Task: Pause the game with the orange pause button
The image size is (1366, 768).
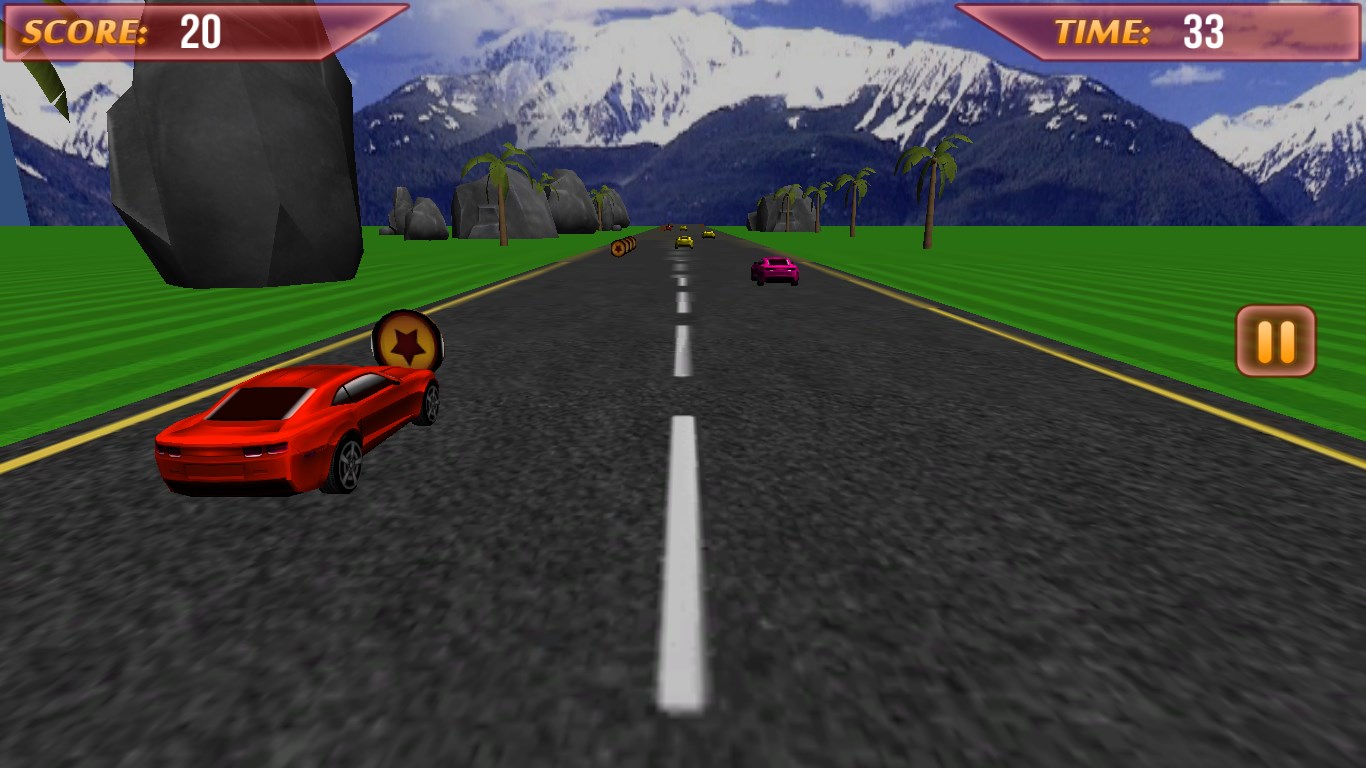Action: coord(1275,341)
